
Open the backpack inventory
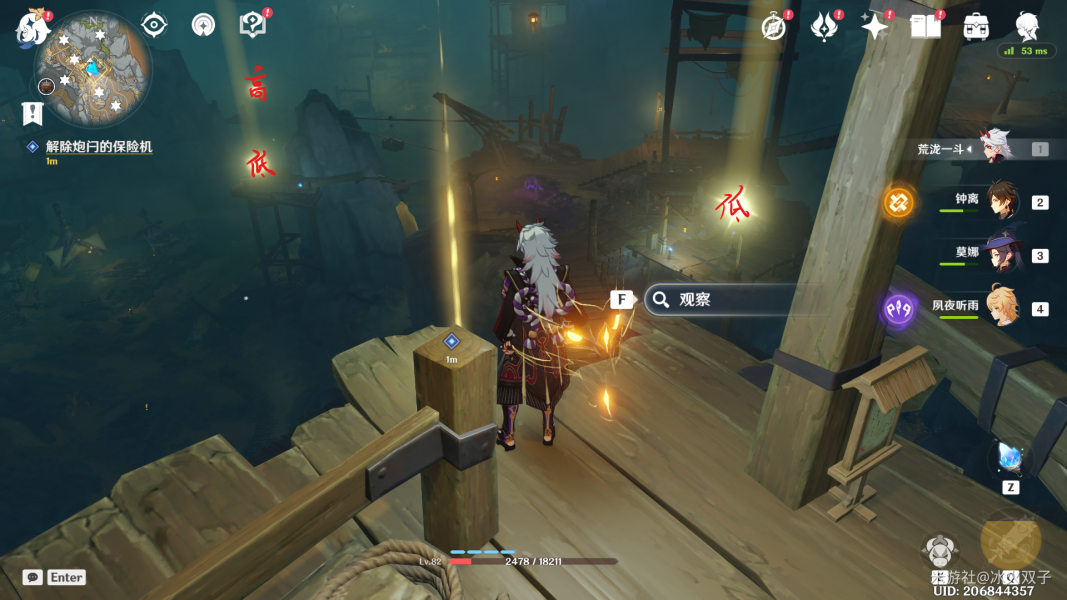click(x=976, y=27)
